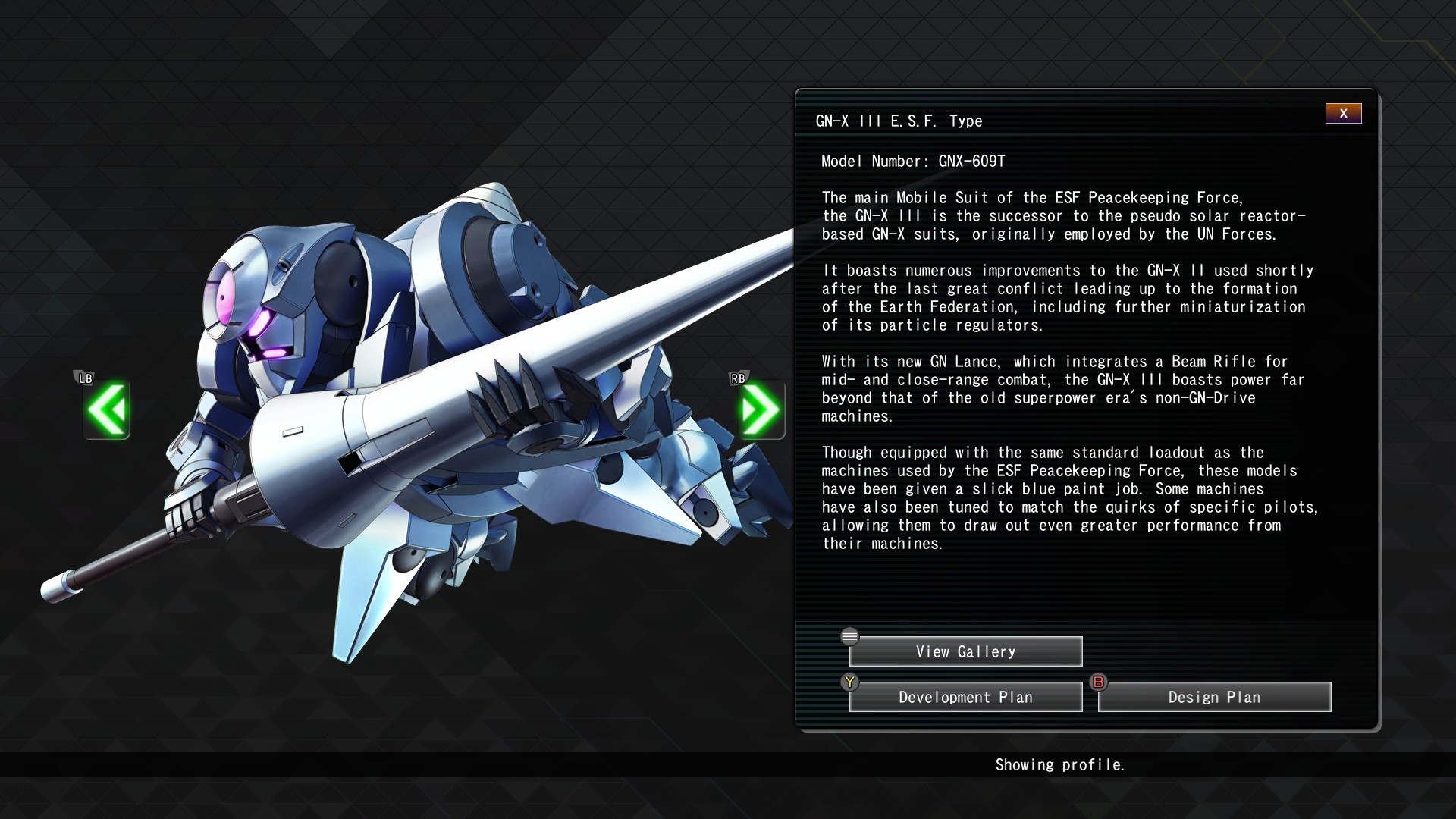Advance to next unit with right green arrow
This screenshot has width=1456, height=819.
click(x=761, y=410)
